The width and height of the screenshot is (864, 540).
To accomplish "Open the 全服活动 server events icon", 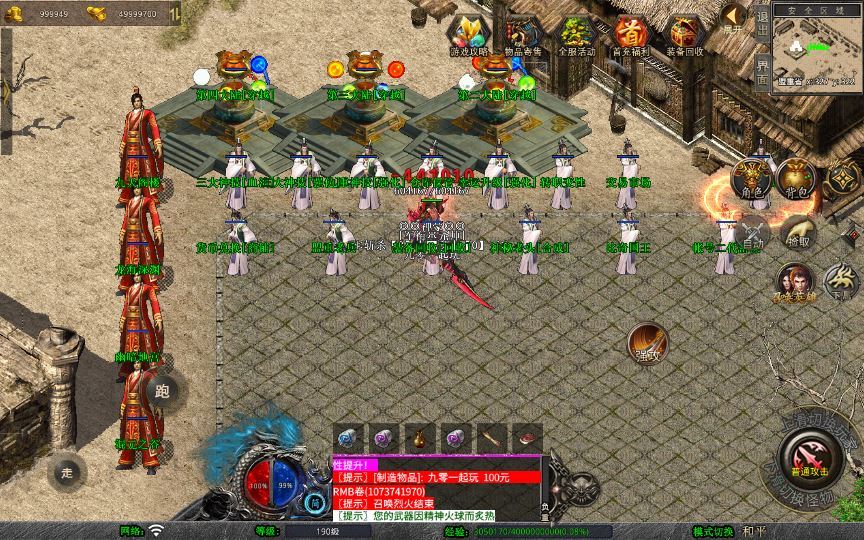I will click(x=576, y=35).
